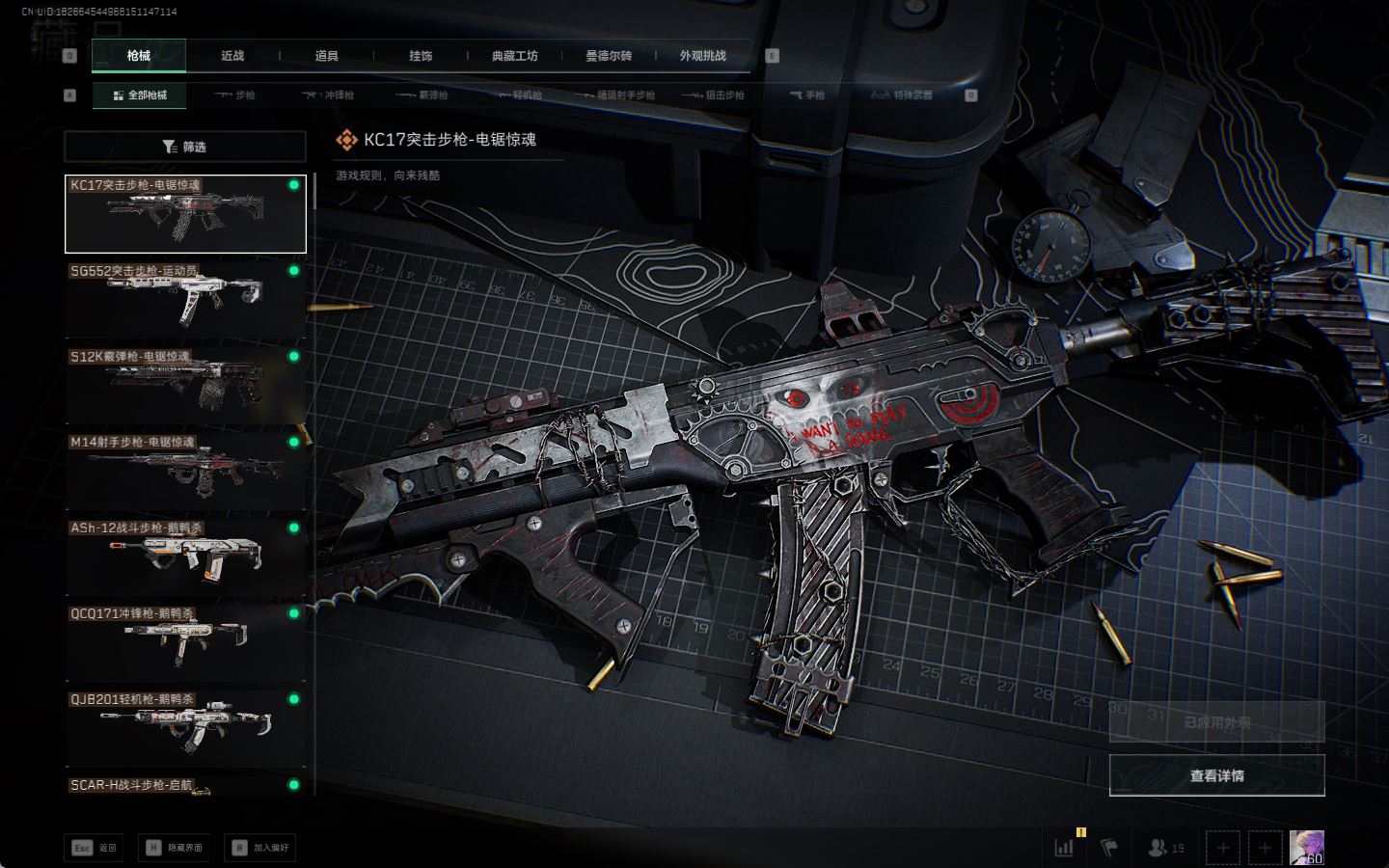Show only 冲锋枪 submachine guns
Viewport: 1389px width, 868px height.
pyautogui.click(x=328, y=95)
